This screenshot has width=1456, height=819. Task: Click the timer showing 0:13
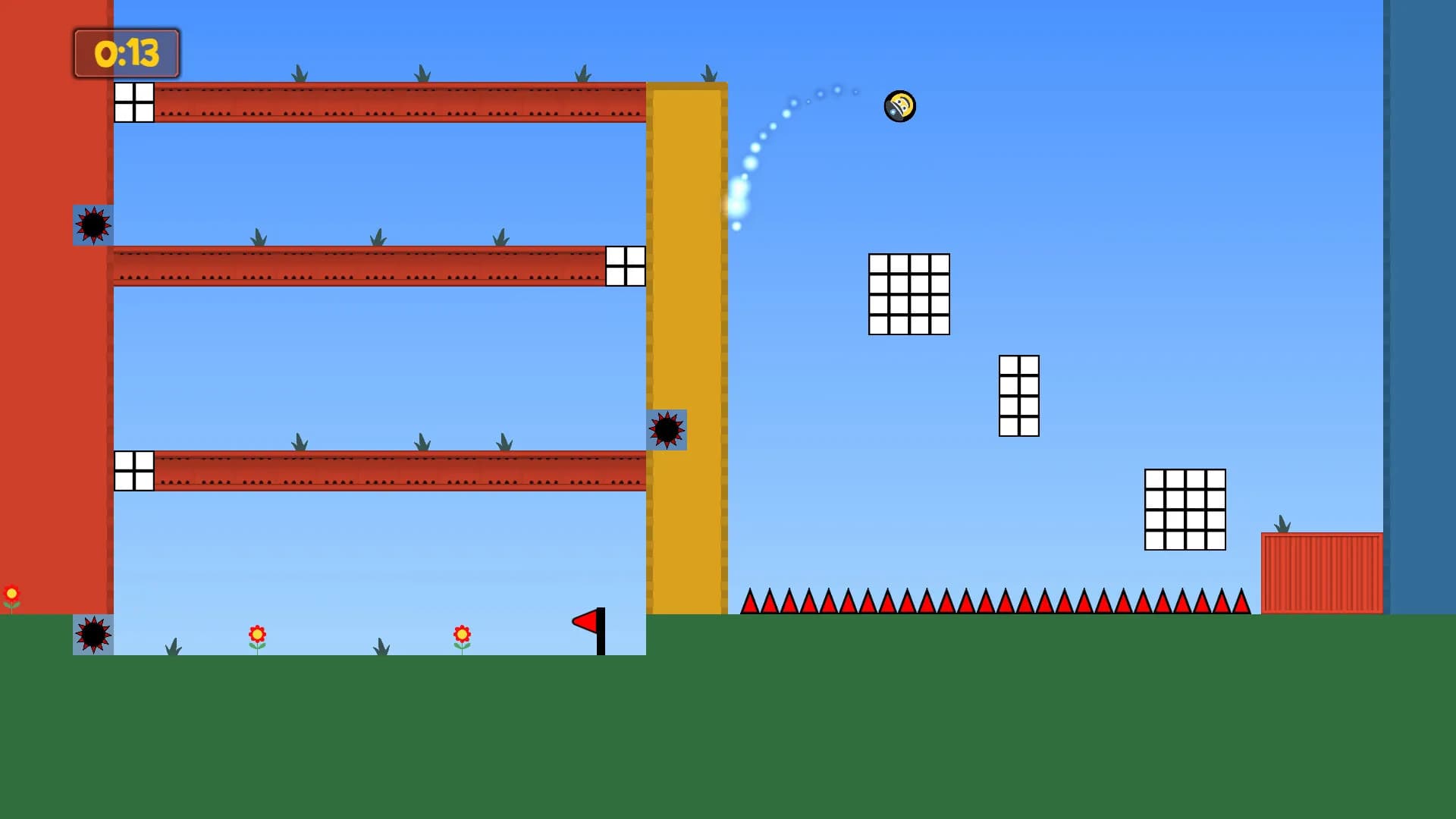click(126, 54)
